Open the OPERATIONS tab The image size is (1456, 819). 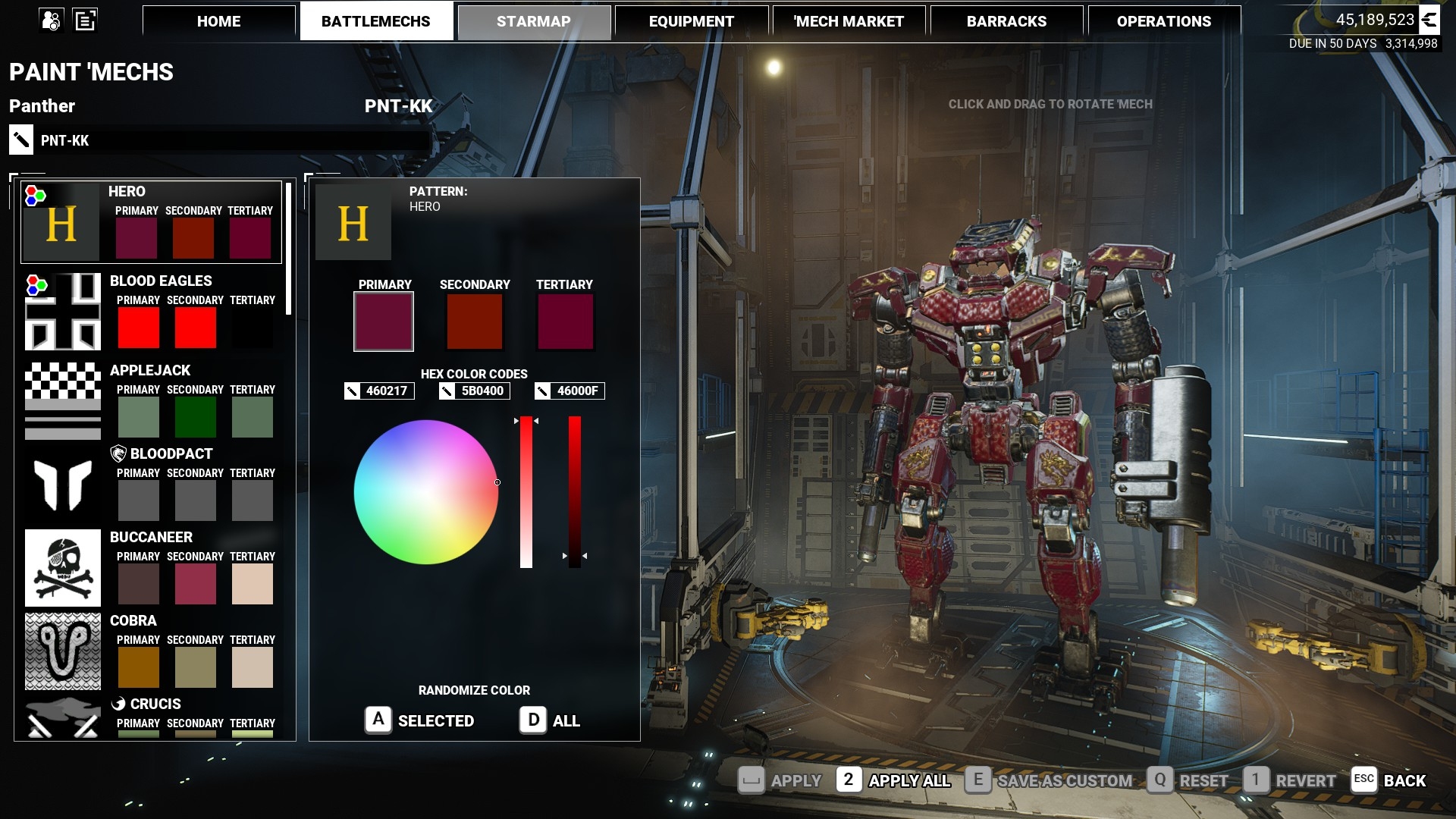1163,21
